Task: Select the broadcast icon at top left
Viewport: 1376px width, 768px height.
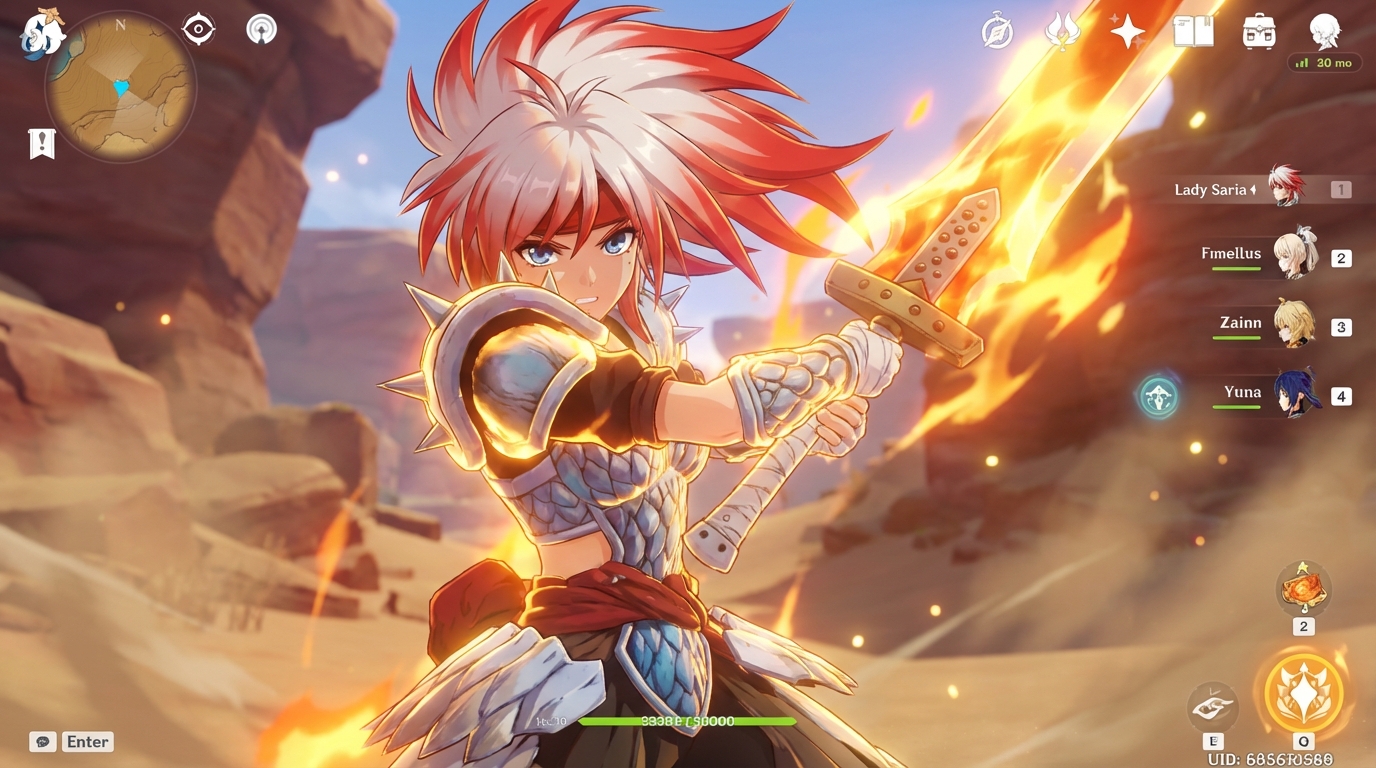Action: coord(259,29)
